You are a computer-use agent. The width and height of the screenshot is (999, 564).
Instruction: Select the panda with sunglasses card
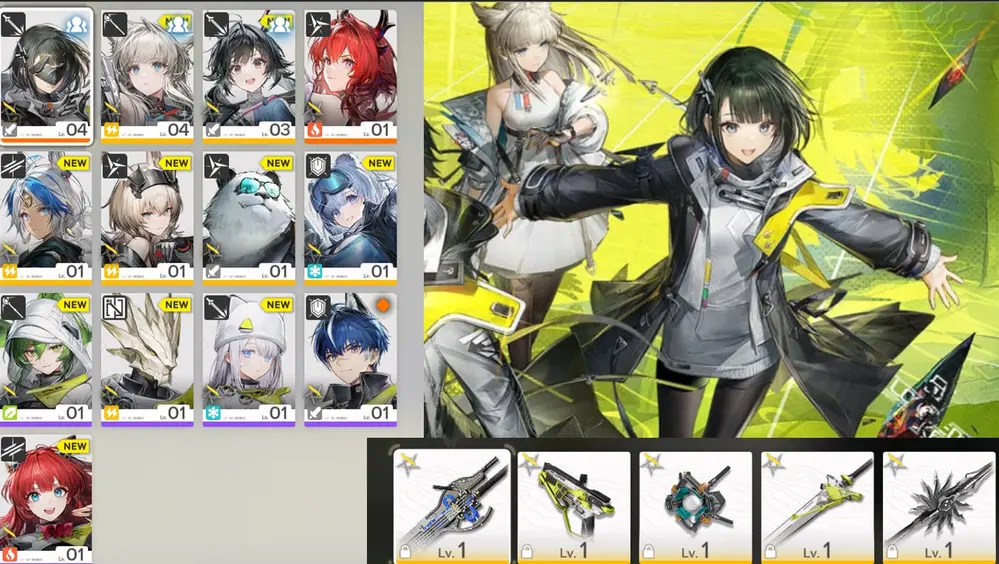[x=249, y=217]
